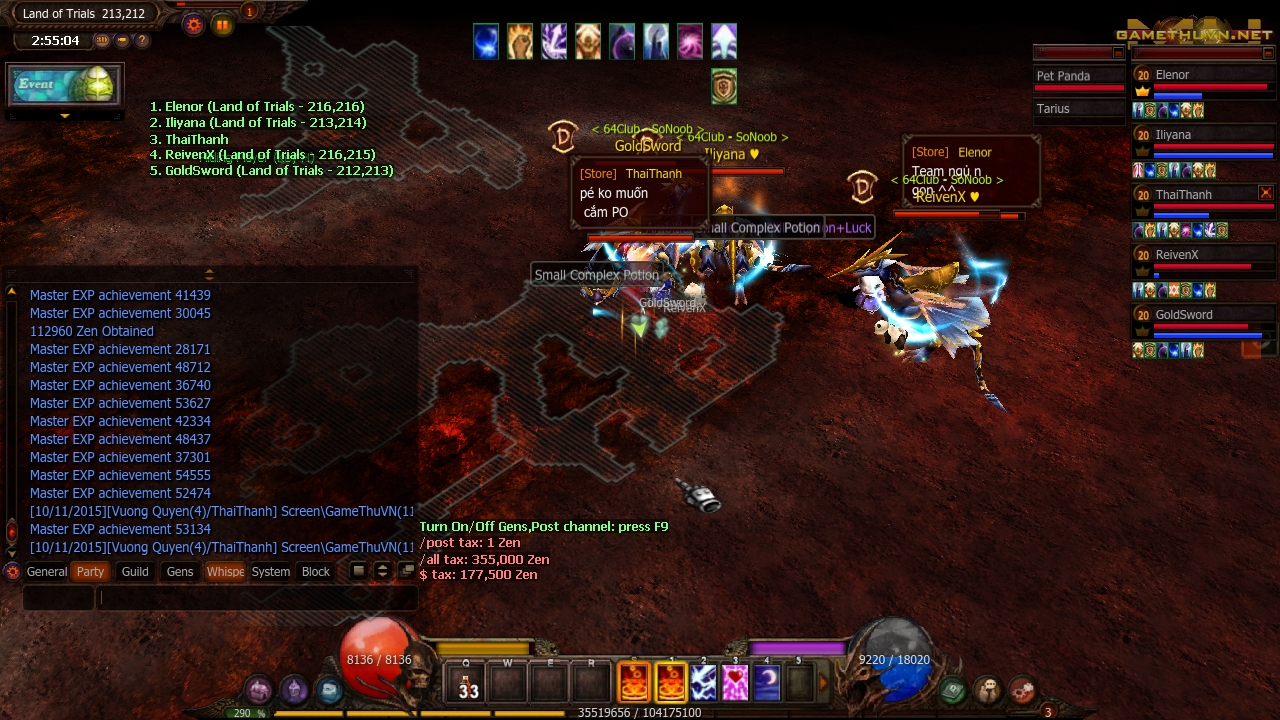
Task: Select the crescent moon item in slot 4
Action: tap(765, 682)
